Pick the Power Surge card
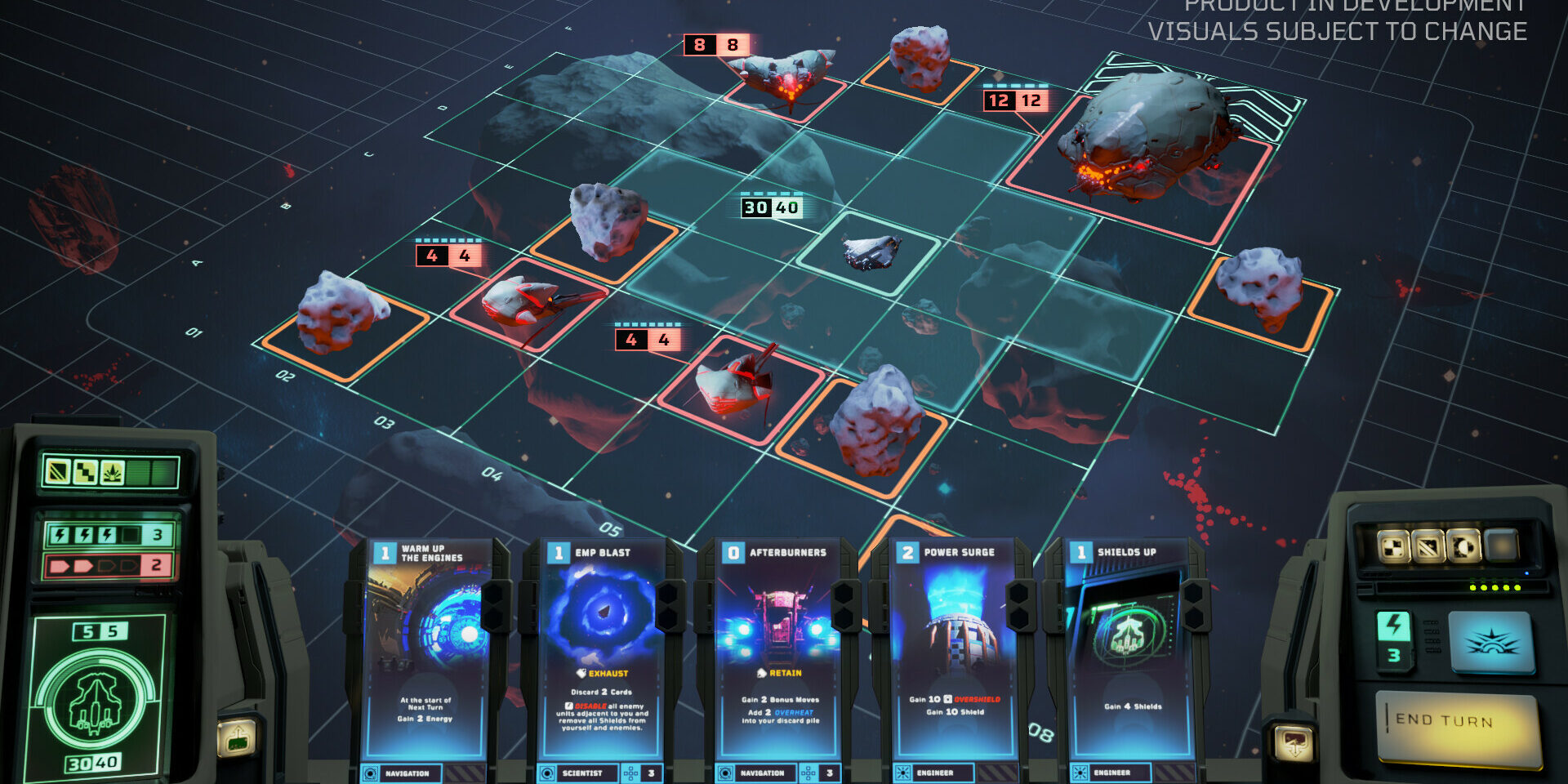The image size is (1568, 784). (952, 653)
